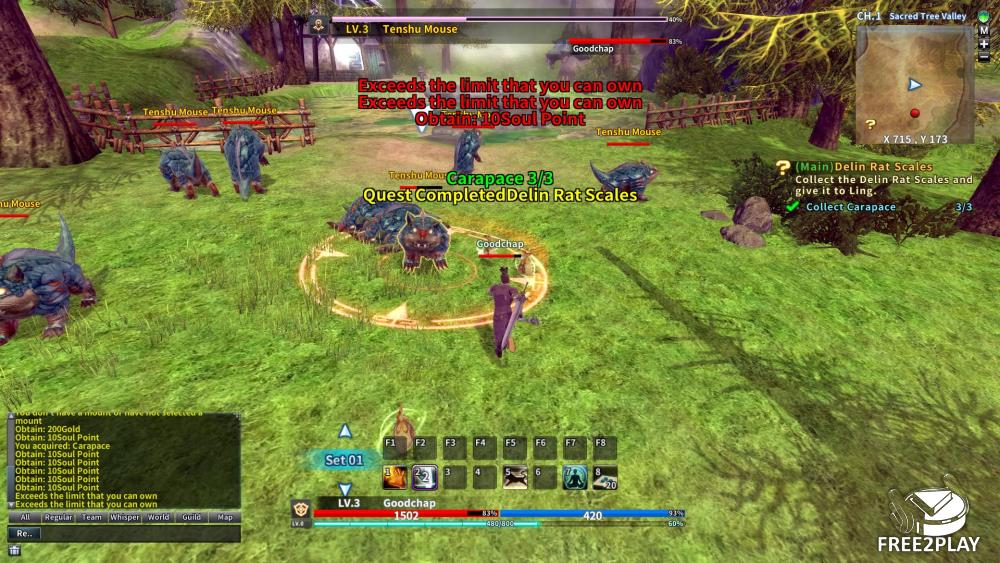The width and height of the screenshot is (1000, 563).
Task: Activate the fire skill in slot 1
Action: 395,478
